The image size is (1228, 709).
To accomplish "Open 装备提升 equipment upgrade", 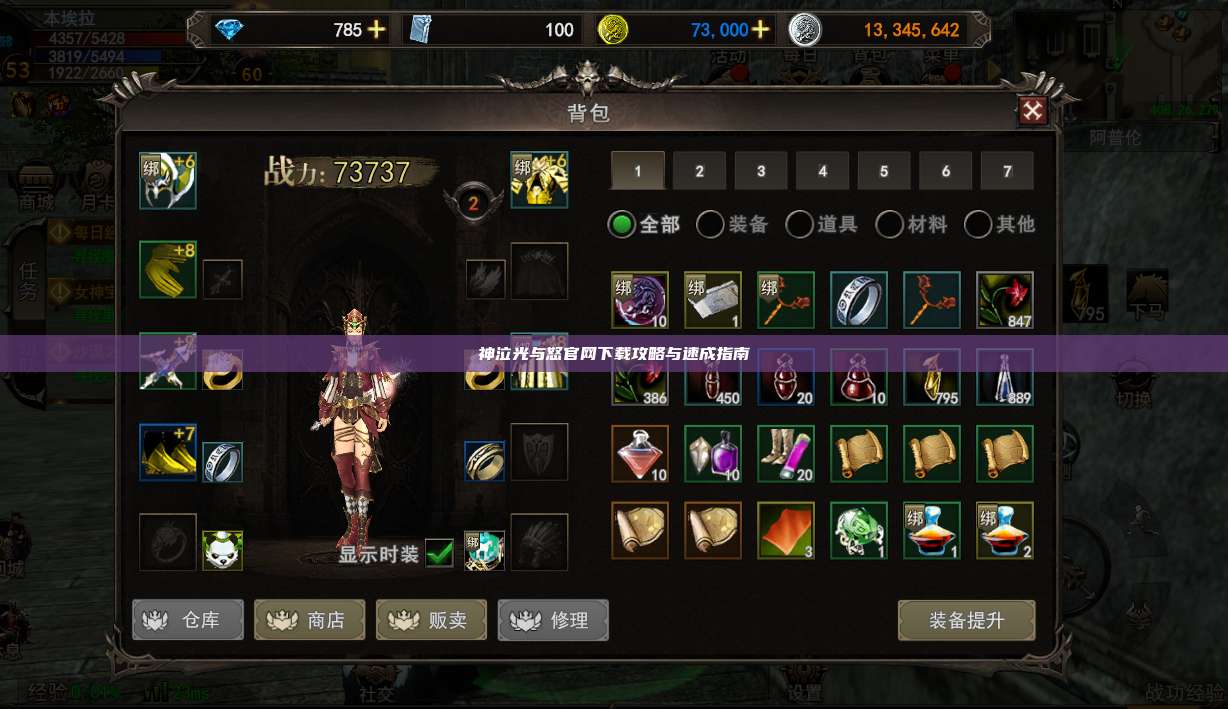I will 966,620.
